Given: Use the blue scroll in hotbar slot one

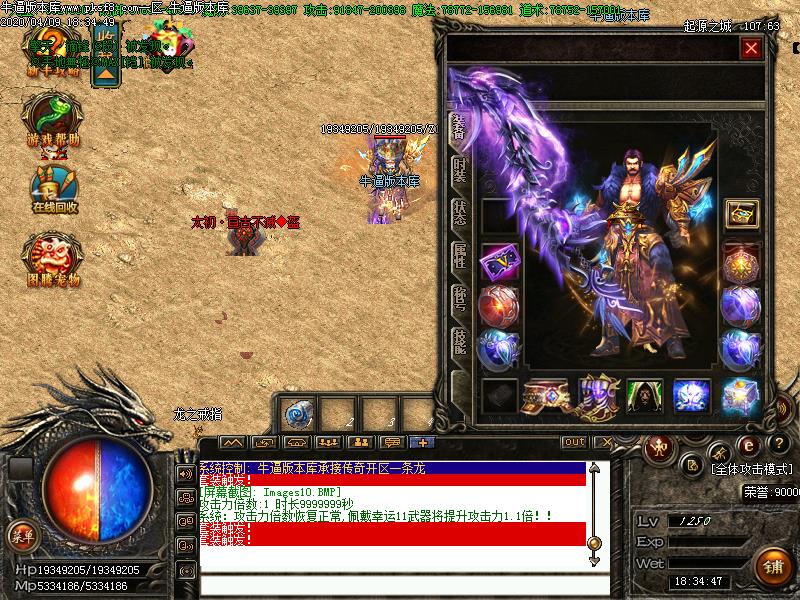Looking at the screenshot, I should [x=298, y=414].
